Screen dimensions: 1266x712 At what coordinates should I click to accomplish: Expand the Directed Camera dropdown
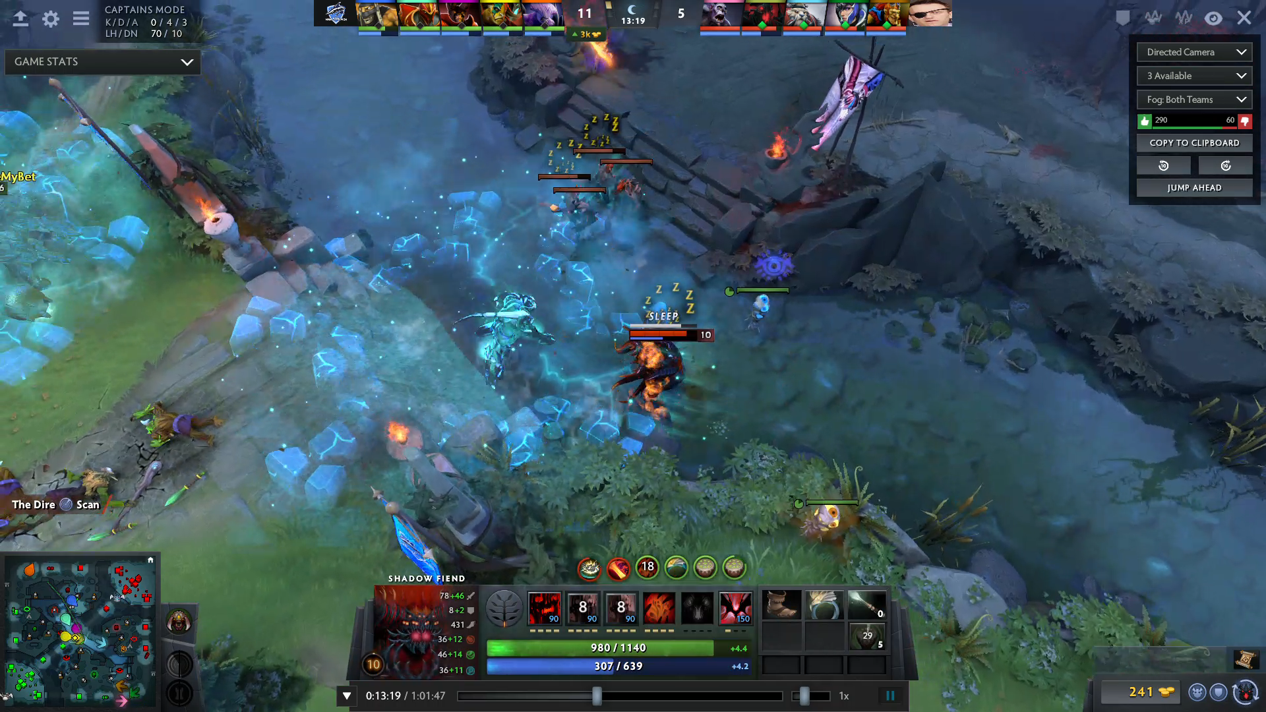tap(1194, 52)
